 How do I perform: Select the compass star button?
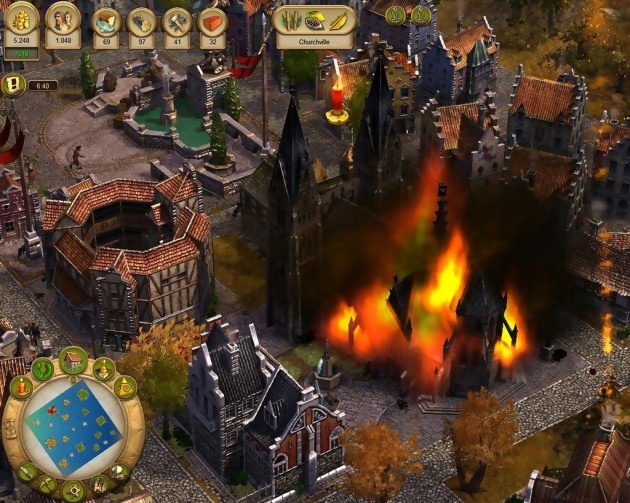[73, 491]
